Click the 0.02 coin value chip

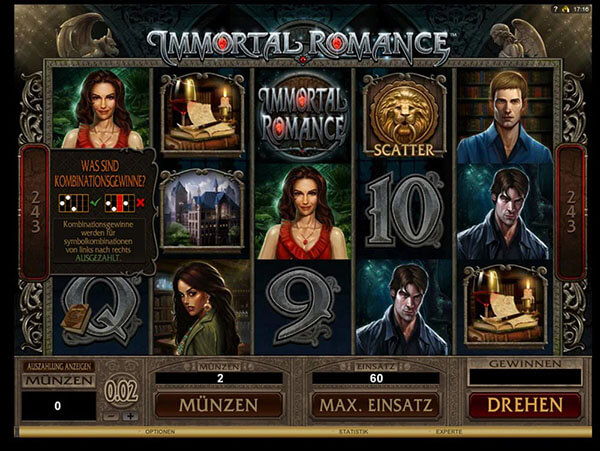pos(121,388)
